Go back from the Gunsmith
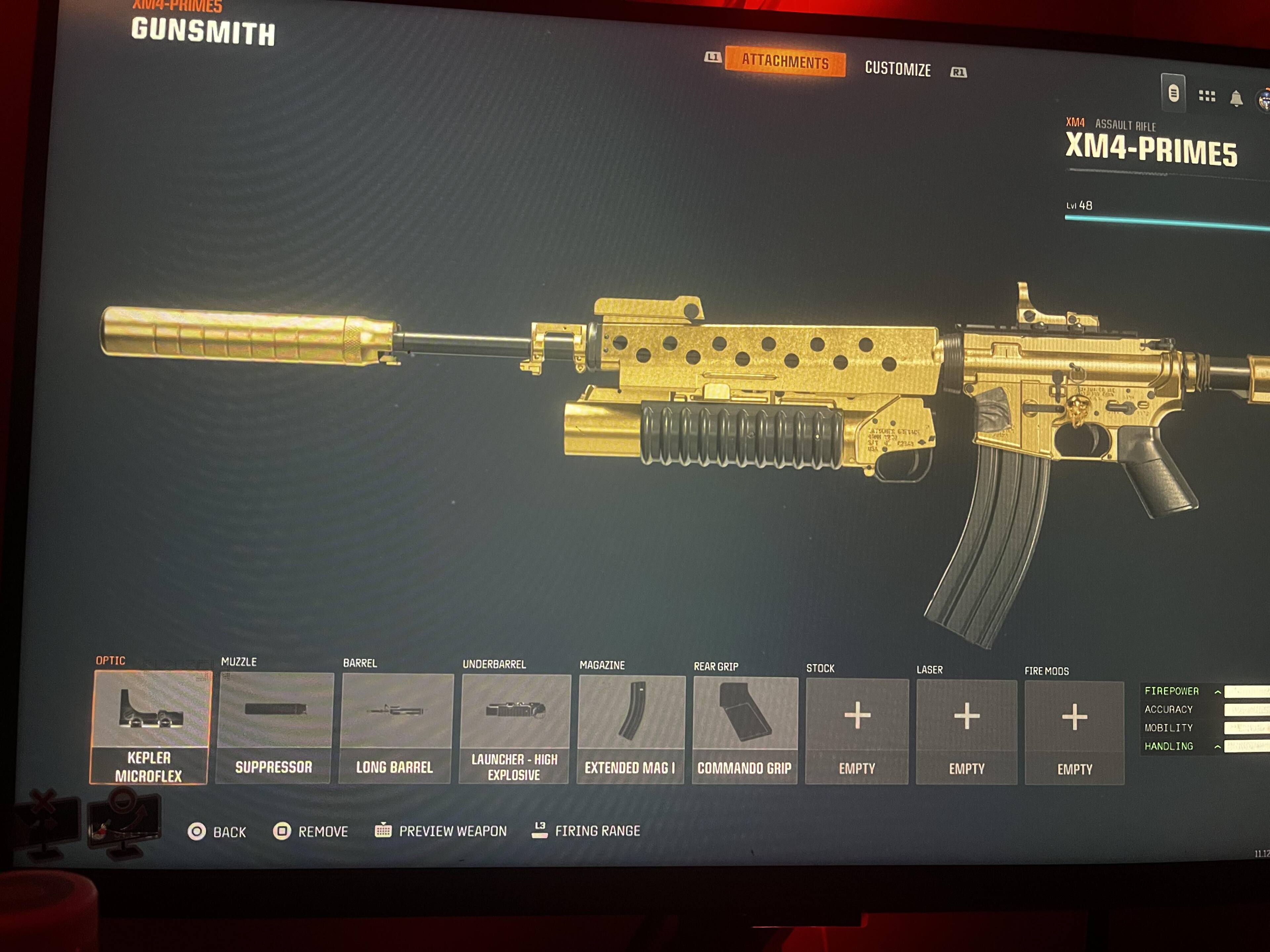 pos(218,831)
